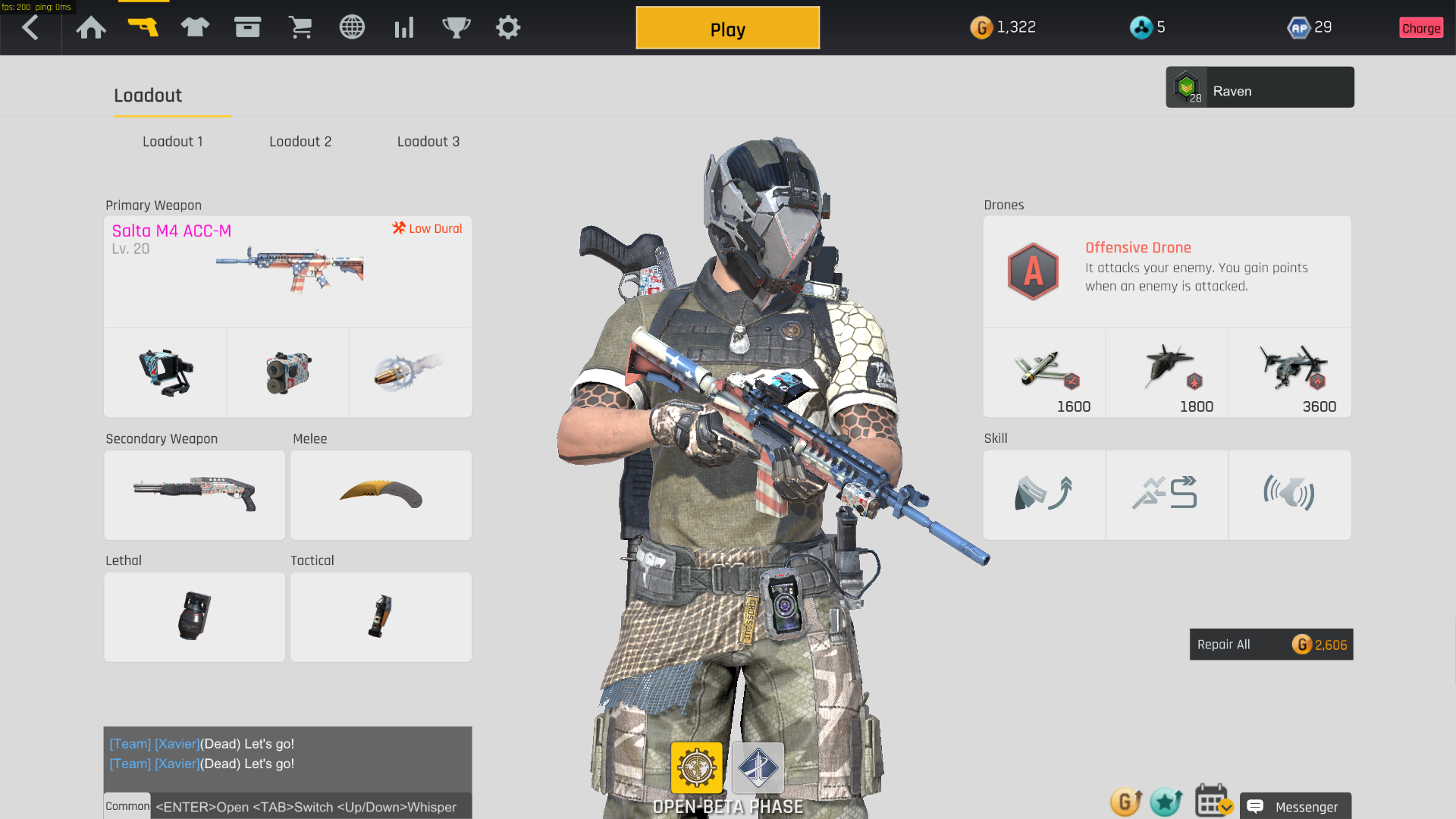
Task: Select the Salta M4 ACC-M primary weapon
Action: tap(288, 271)
